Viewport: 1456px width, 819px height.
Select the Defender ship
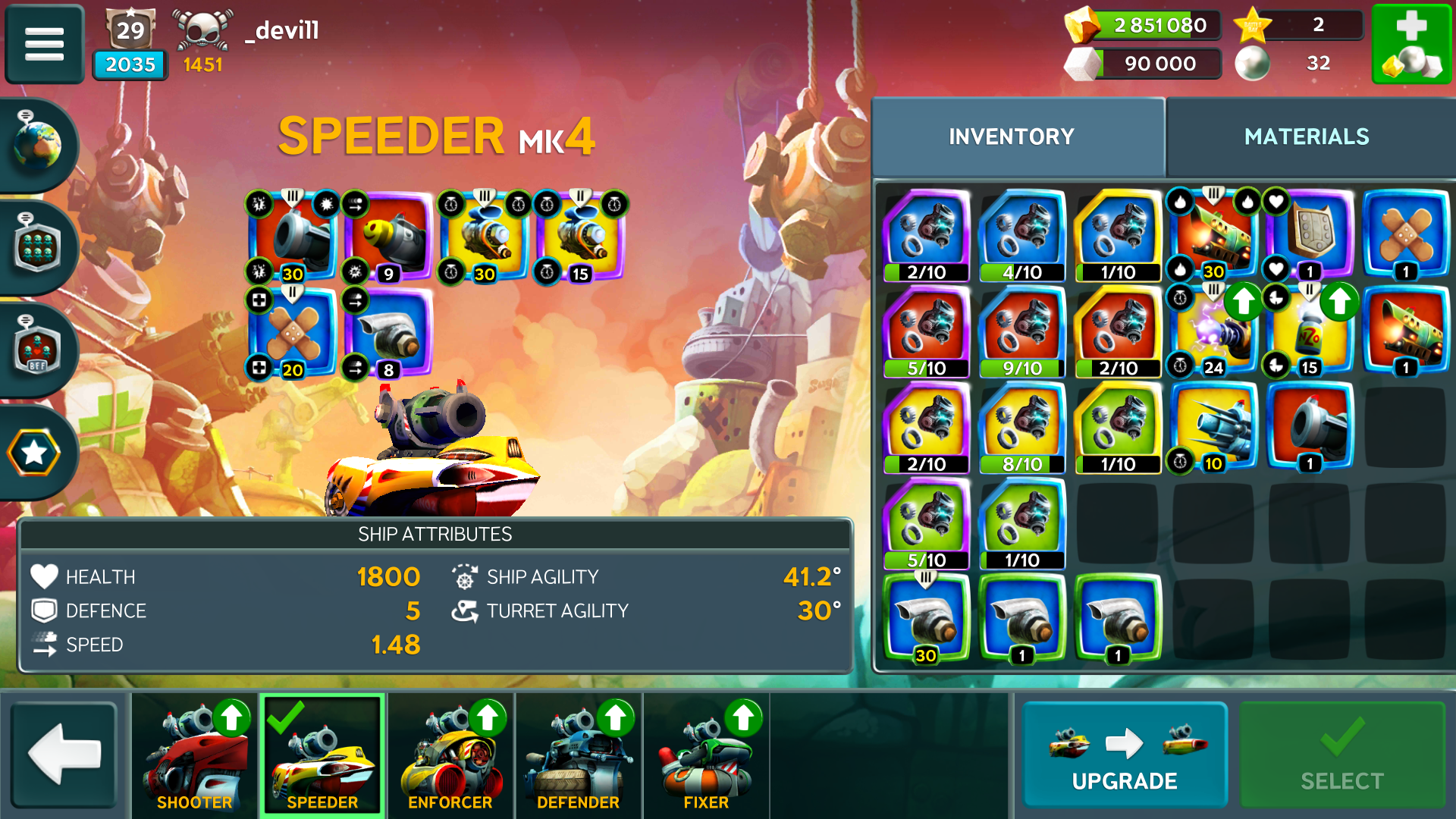[x=579, y=755]
